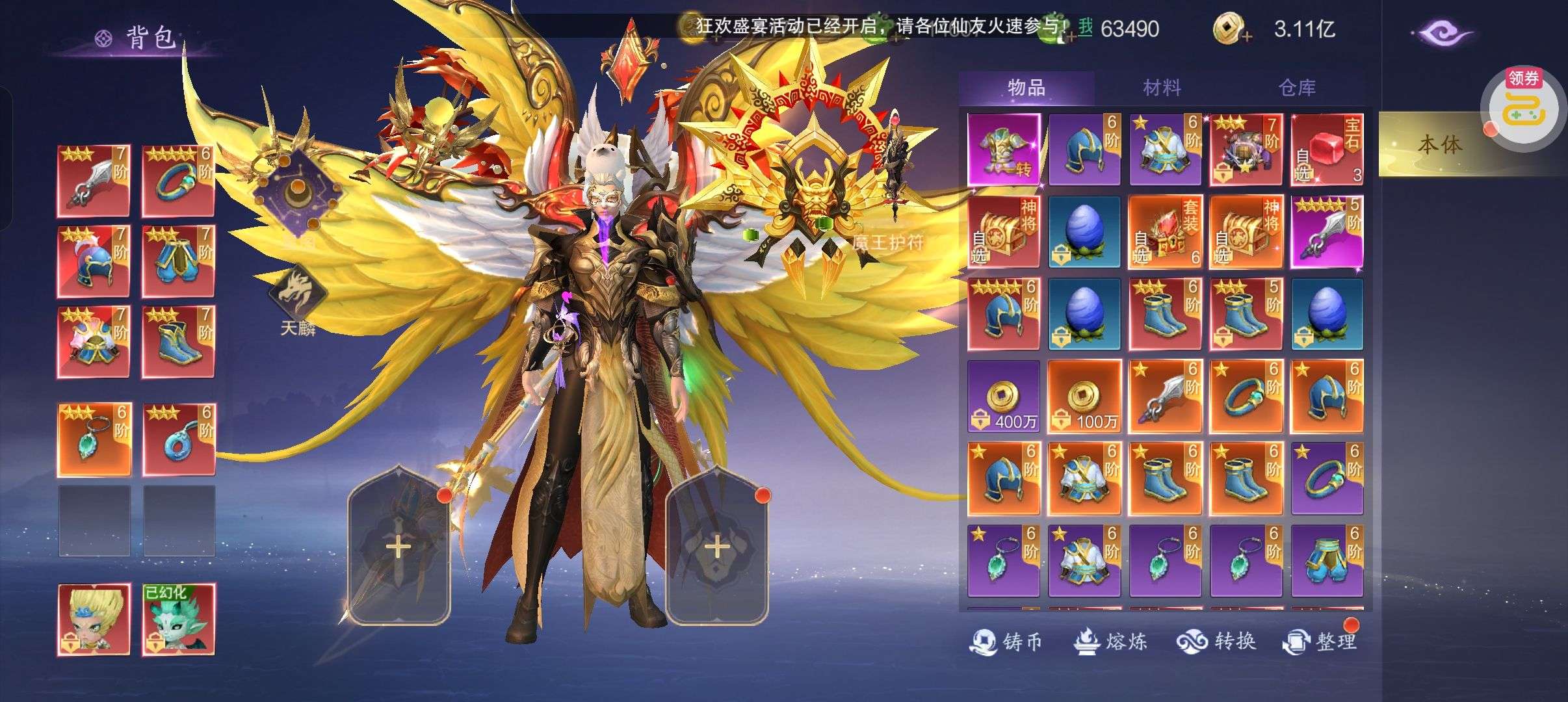Inspect the equipped 7阶 dagger weapon slot

pyautogui.click(x=94, y=181)
